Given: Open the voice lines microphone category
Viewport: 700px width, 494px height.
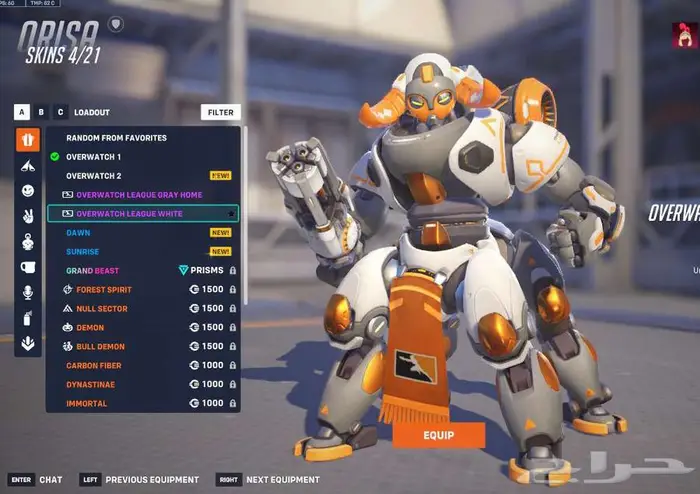Looking at the screenshot, I should pos(28,292).
